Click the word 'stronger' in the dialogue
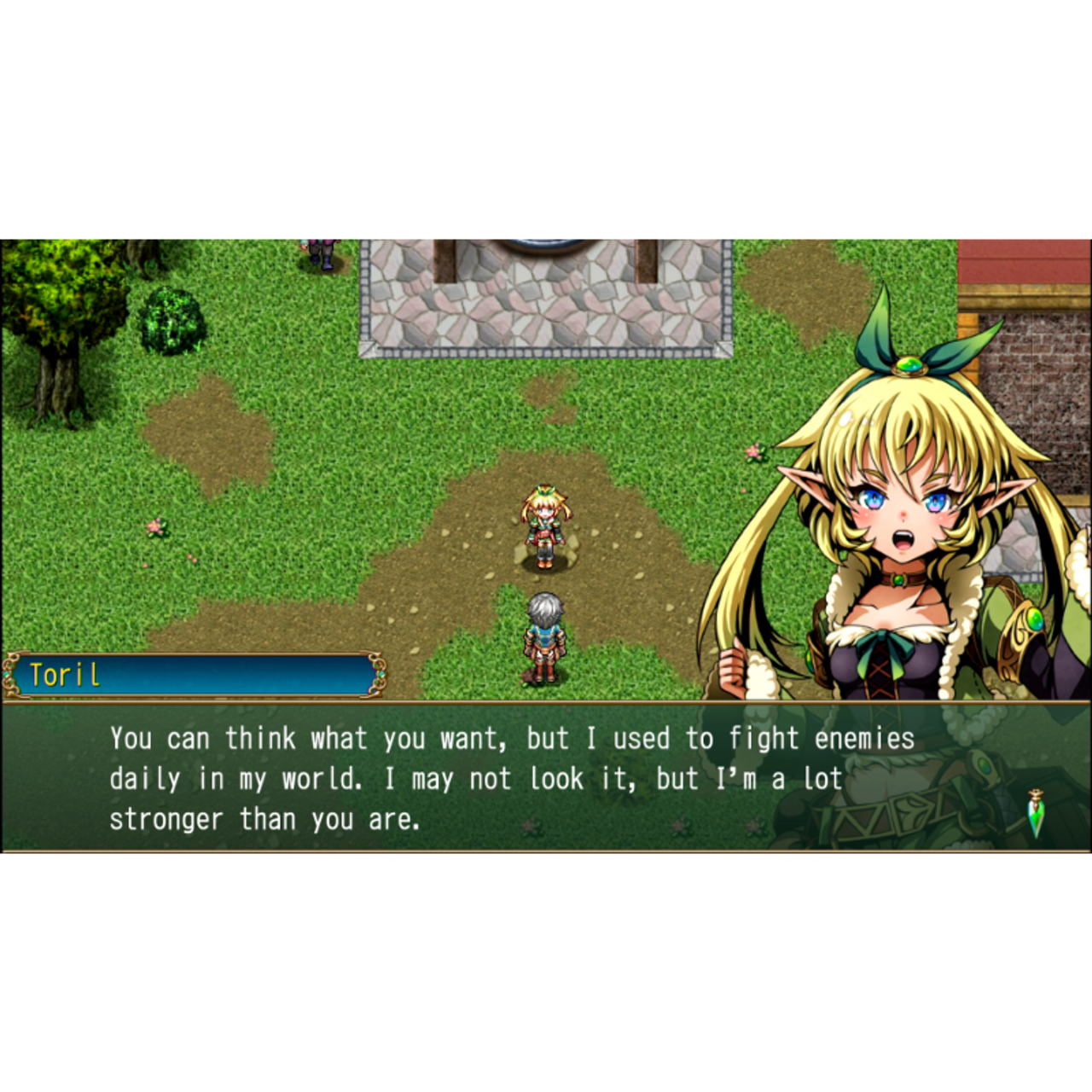 [165, 817]
